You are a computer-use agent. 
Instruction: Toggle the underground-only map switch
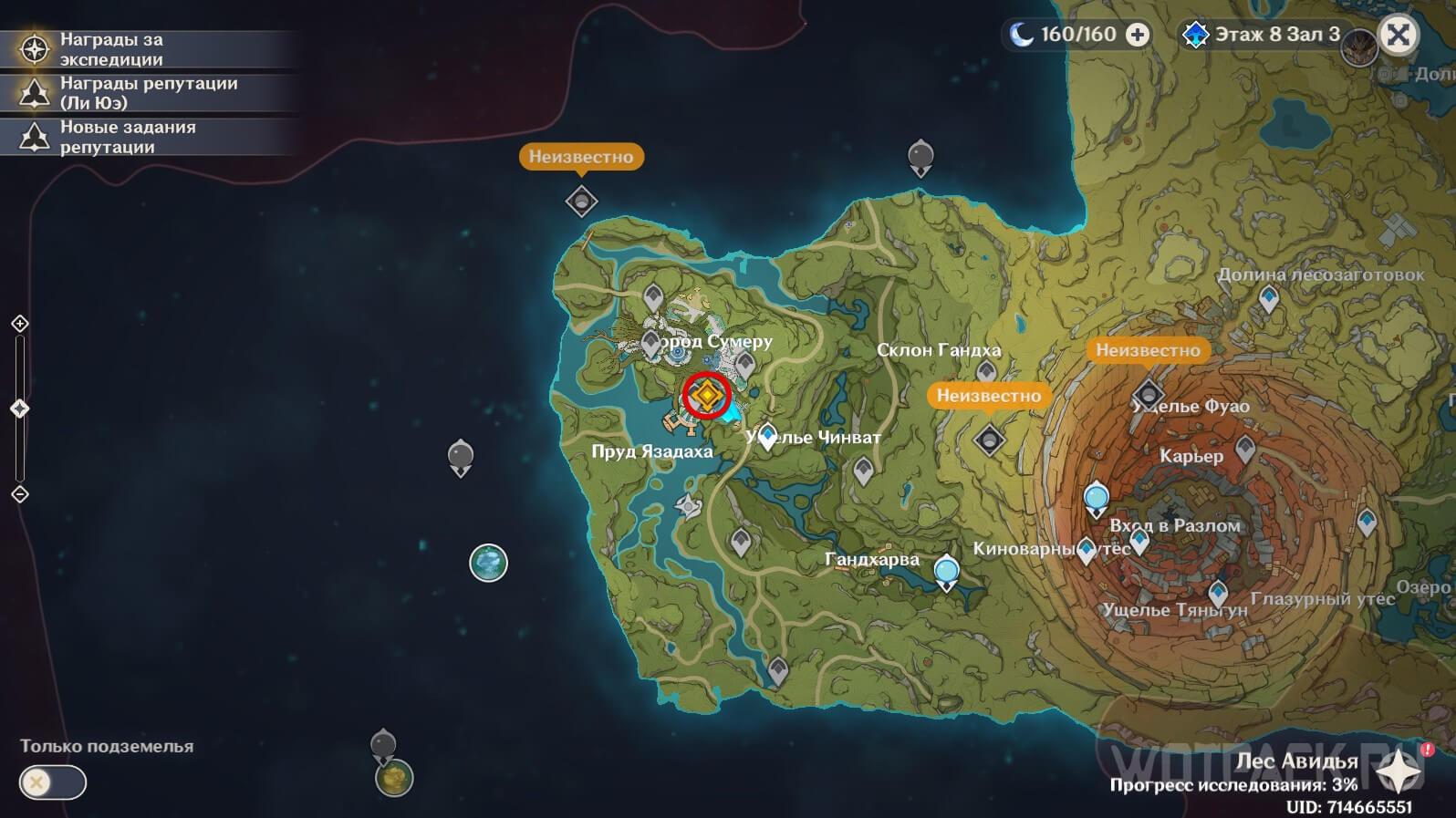coord(53,782)
